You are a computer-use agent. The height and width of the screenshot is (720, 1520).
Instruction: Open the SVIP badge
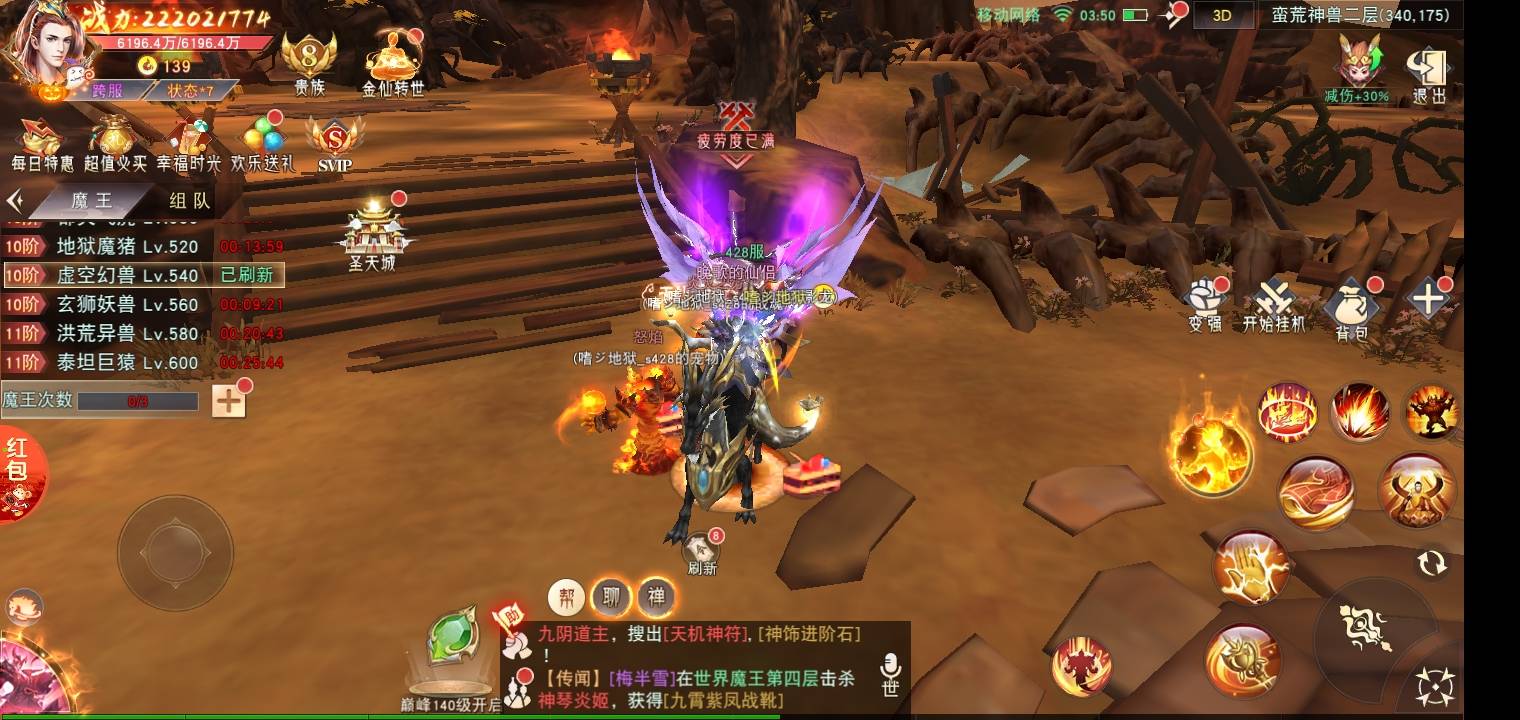334,142
